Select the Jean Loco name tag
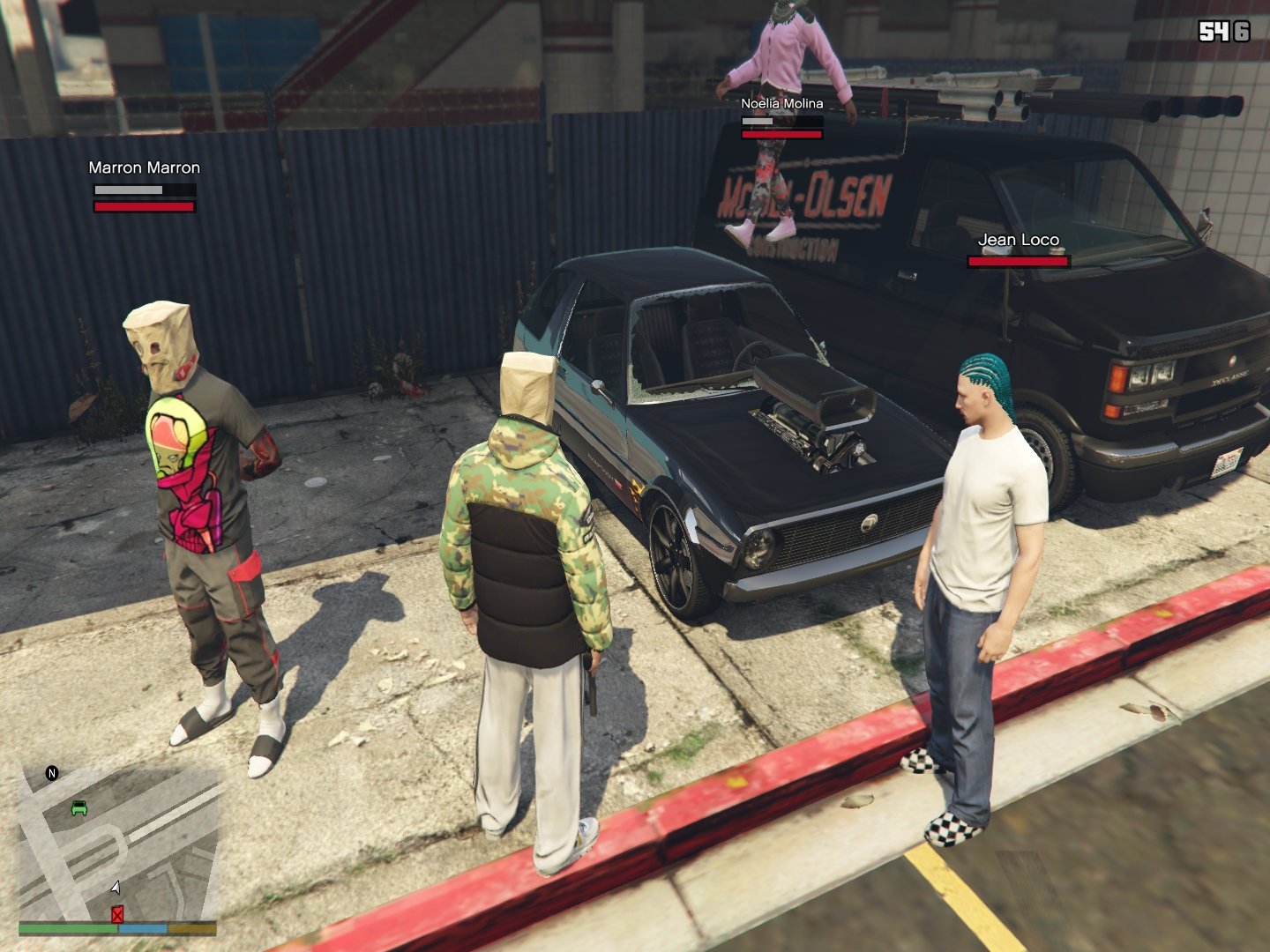The image size is (1270, 952). tap(1019, 240)
